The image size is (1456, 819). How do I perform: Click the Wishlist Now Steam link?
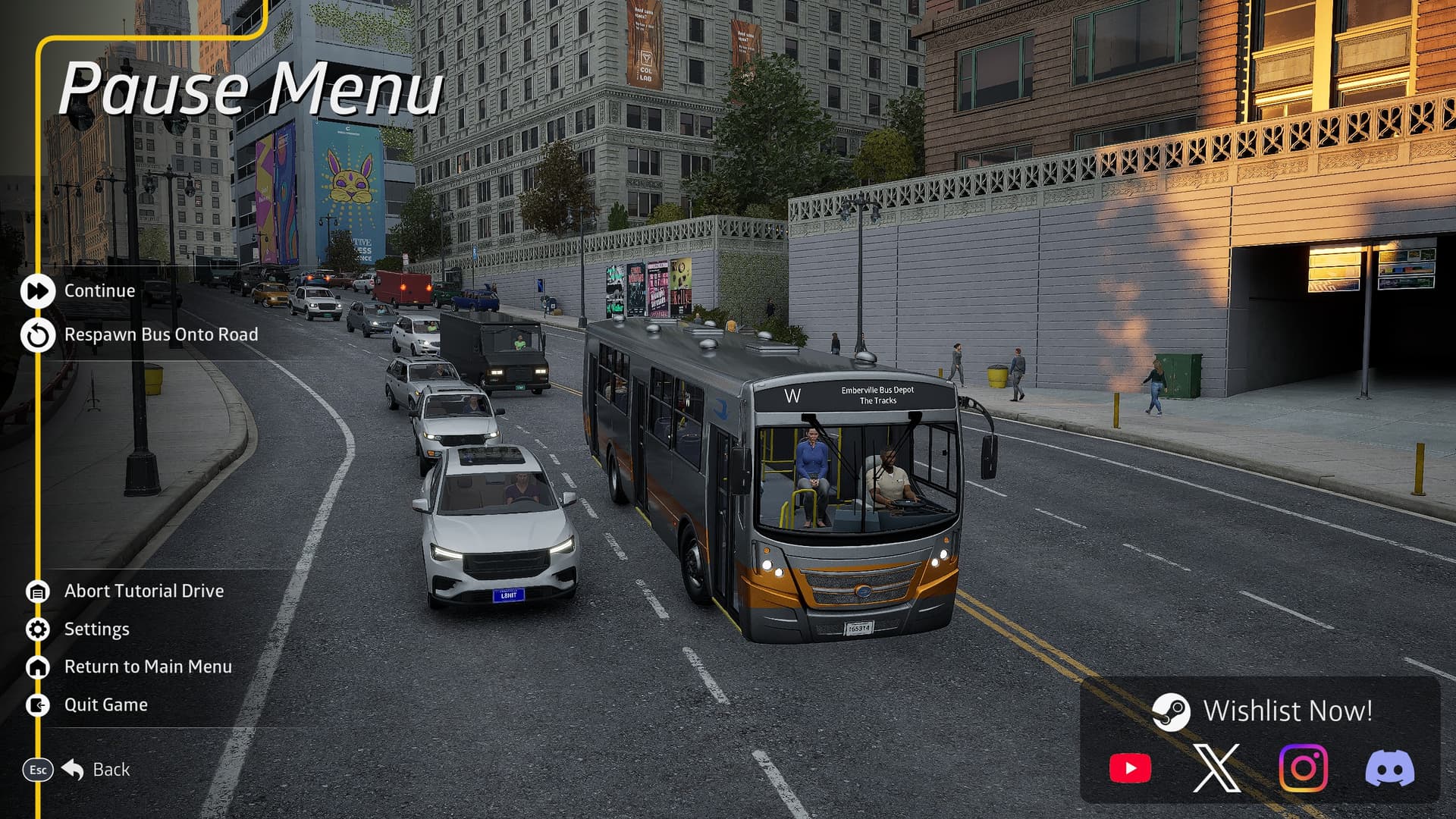click(x=1263, y=711)
